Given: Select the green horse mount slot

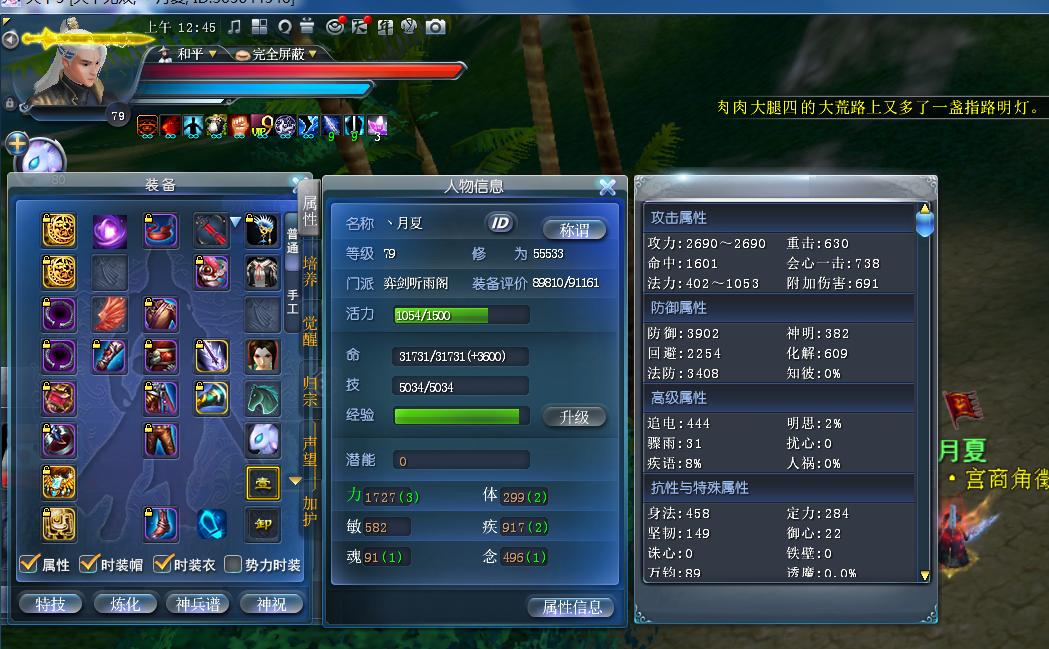Looking at the screenshot, I should pos(262,398).
